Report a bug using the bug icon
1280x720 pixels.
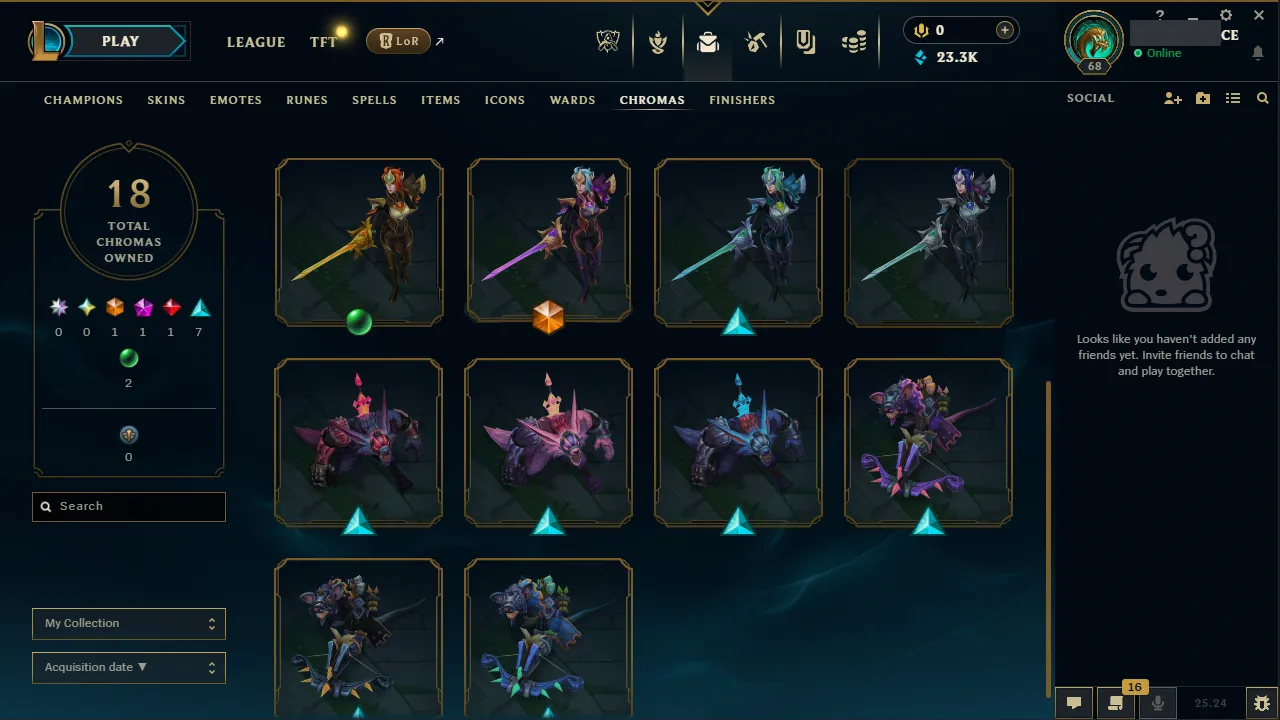(x=1262, y=703)
